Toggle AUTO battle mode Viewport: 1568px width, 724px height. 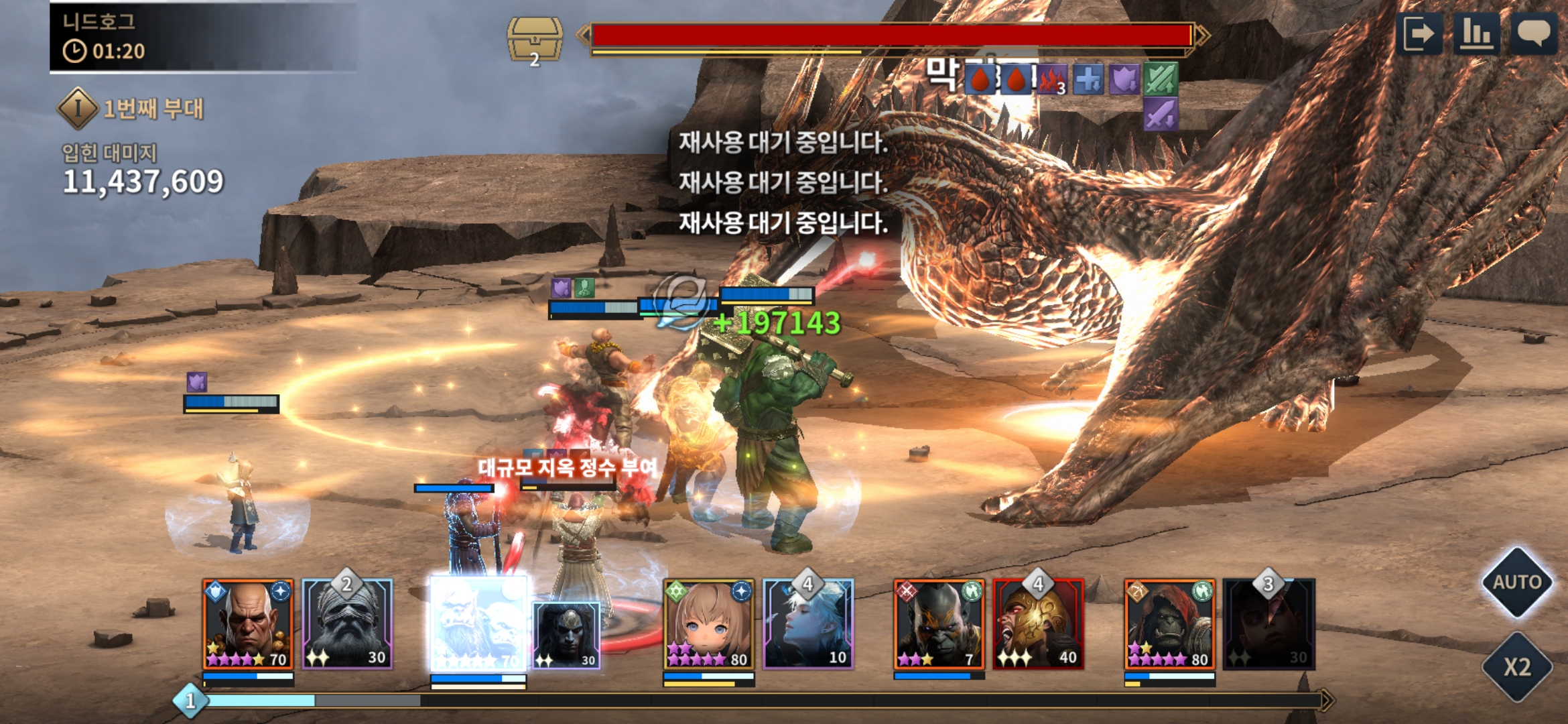click(1516, 582)
